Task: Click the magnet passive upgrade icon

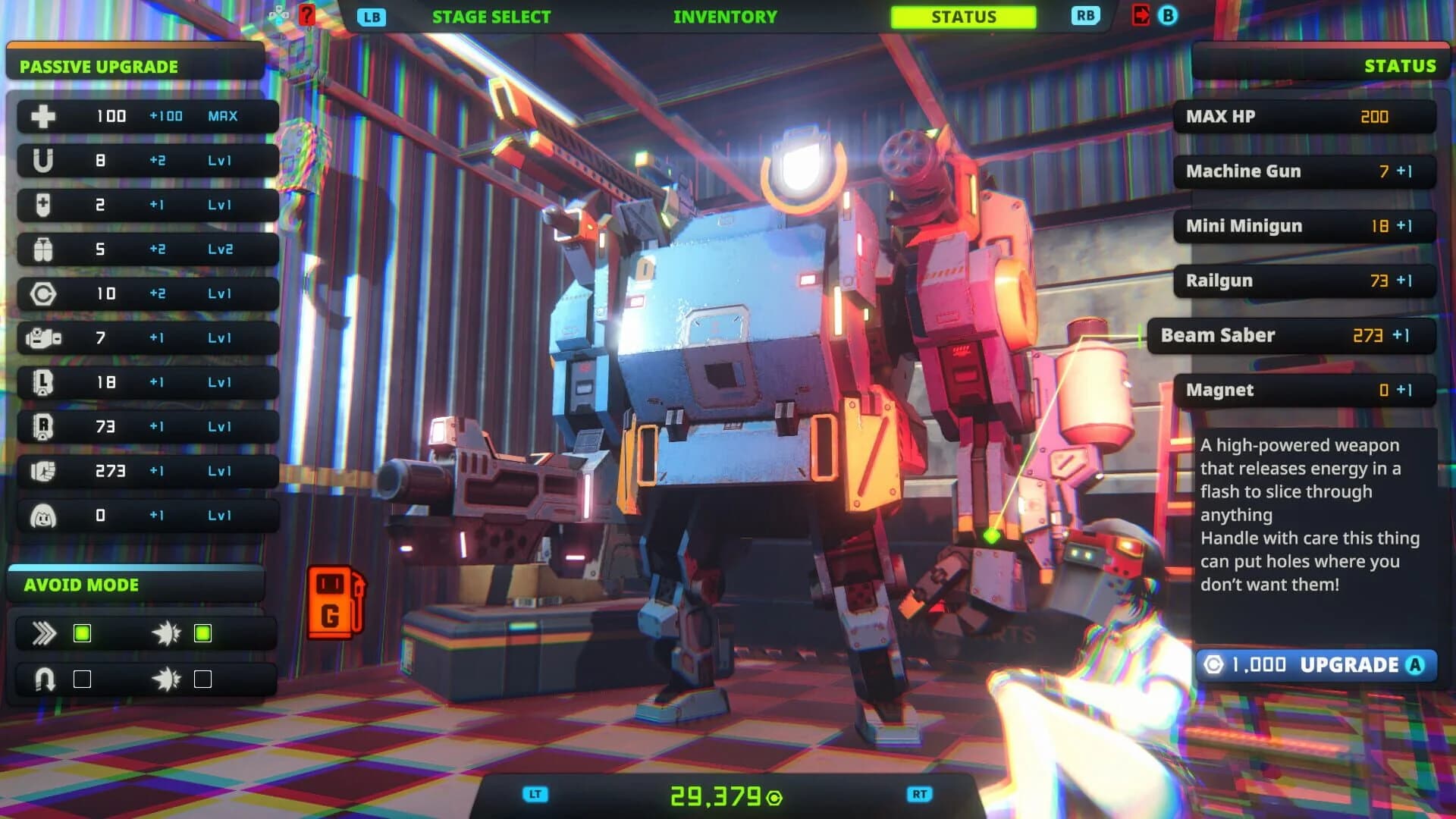Action: click(x=42, y=160)
